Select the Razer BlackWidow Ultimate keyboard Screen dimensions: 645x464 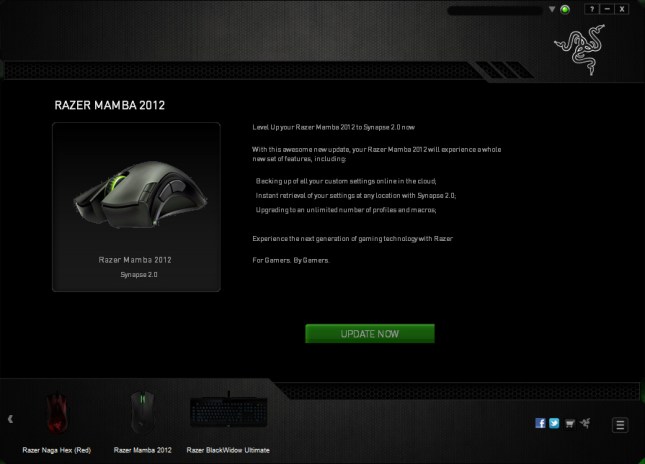tap(229, 413)
